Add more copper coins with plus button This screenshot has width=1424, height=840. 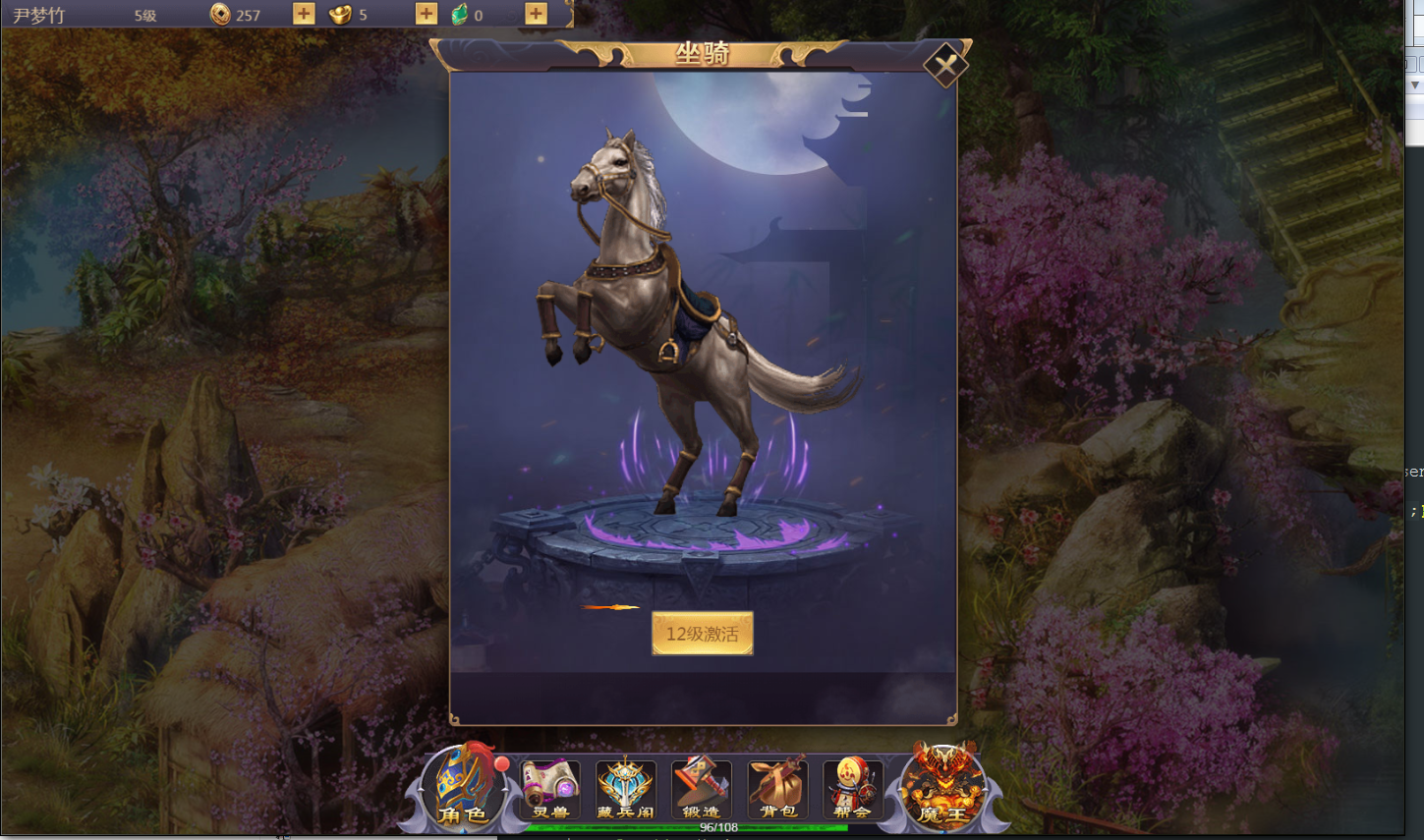304,14
